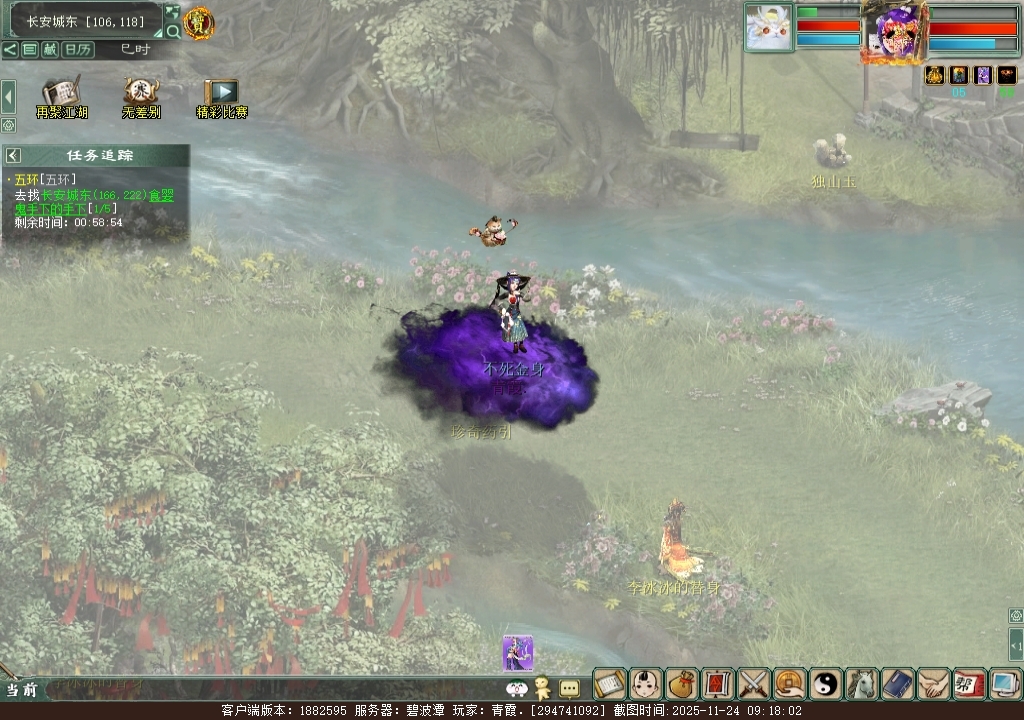
Task: Watch 精彩比赛 match replays
Action: click(x=221, y=99)
